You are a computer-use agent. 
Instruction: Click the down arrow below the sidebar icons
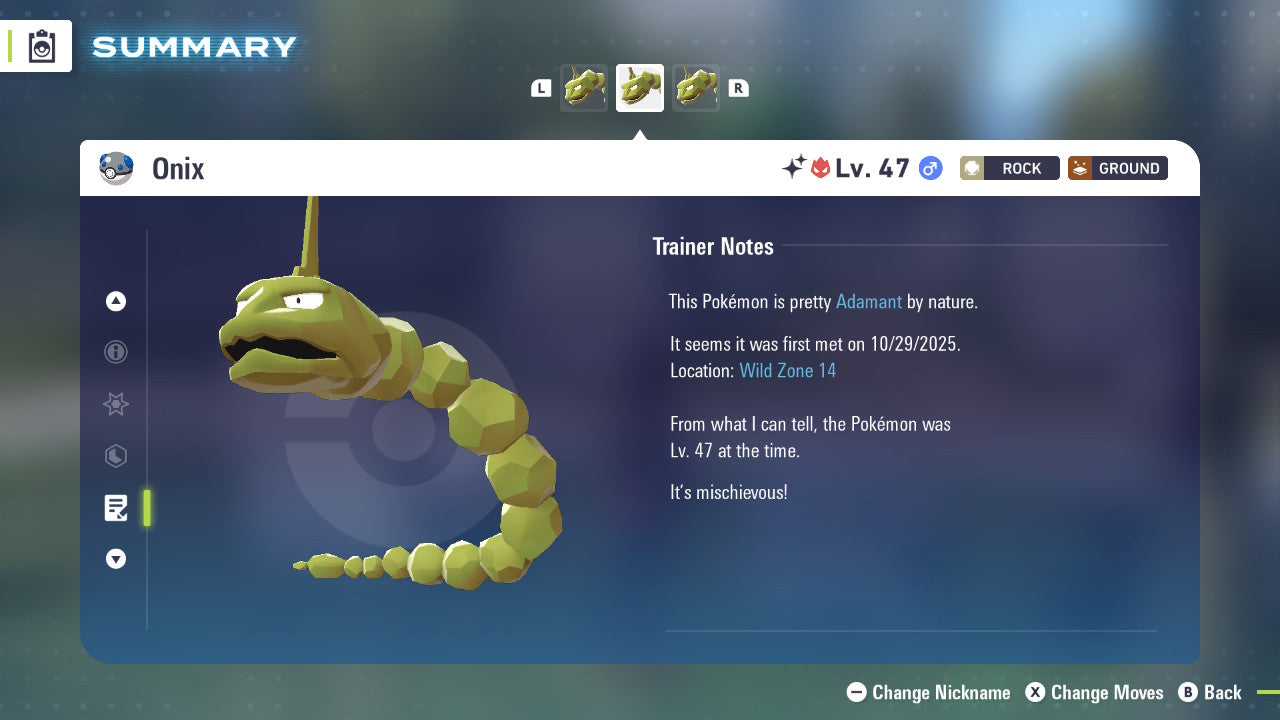click(116, 559)
